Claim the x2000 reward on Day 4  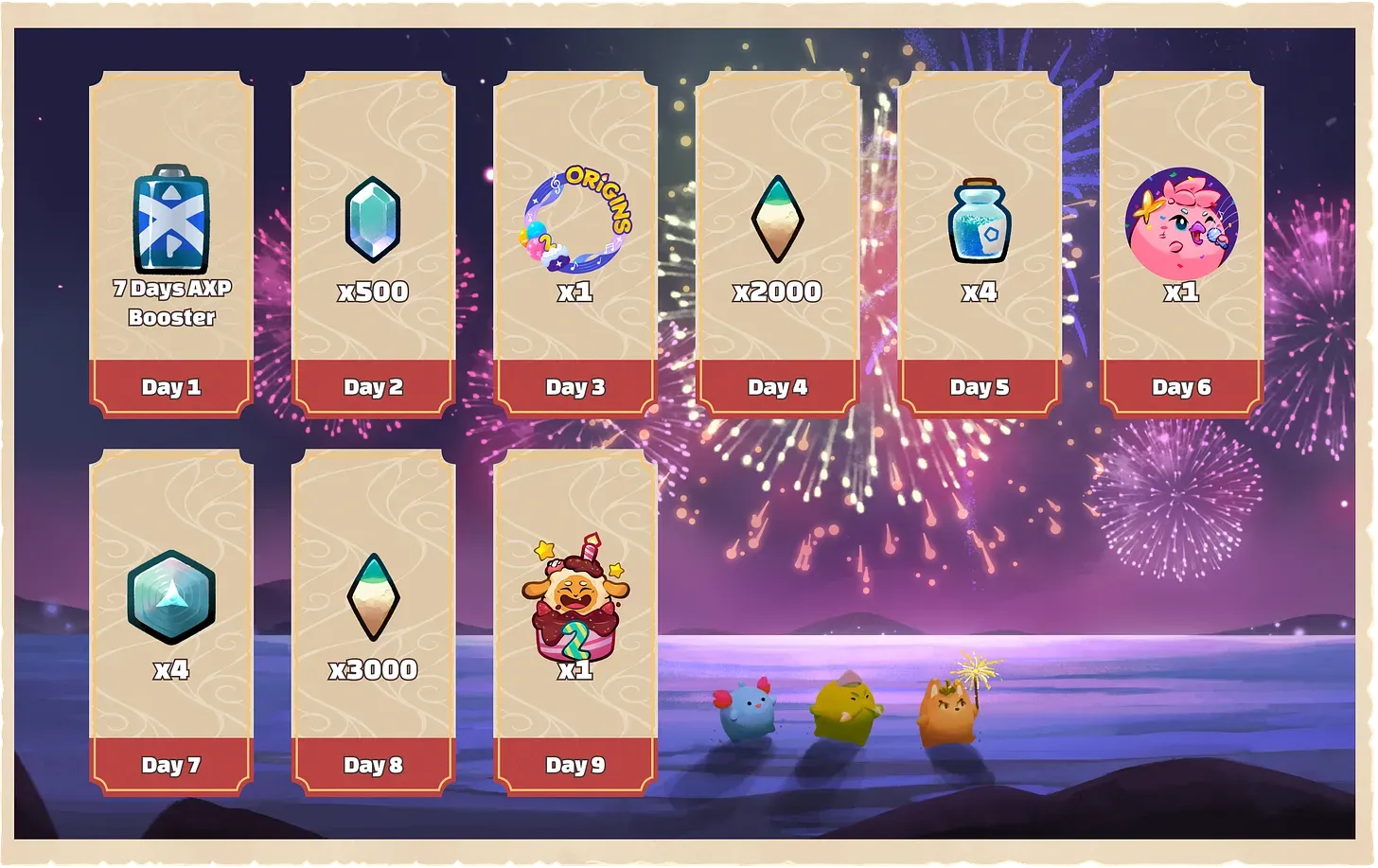777,241
